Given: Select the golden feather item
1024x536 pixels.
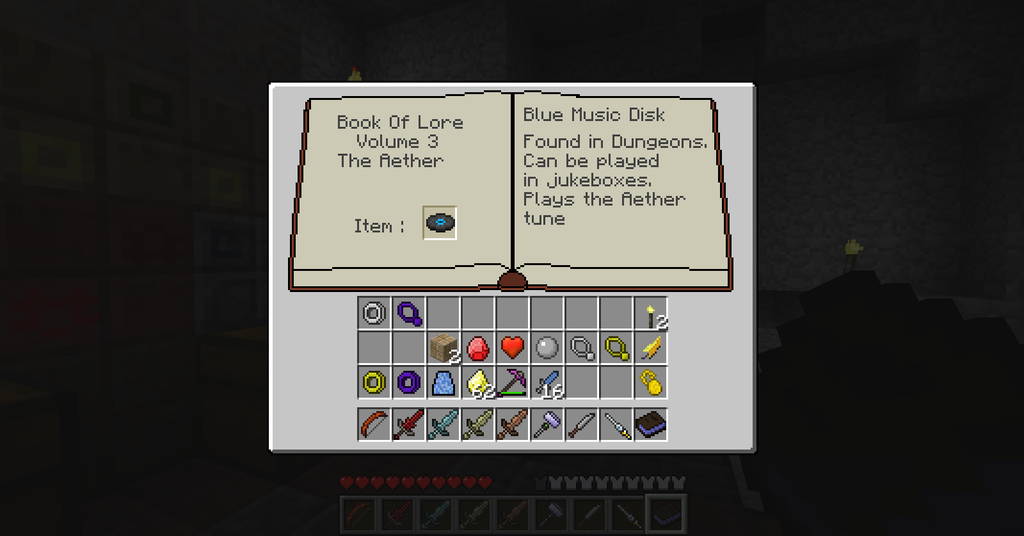Looking at the screenshot, I should (x=652, y=348).
